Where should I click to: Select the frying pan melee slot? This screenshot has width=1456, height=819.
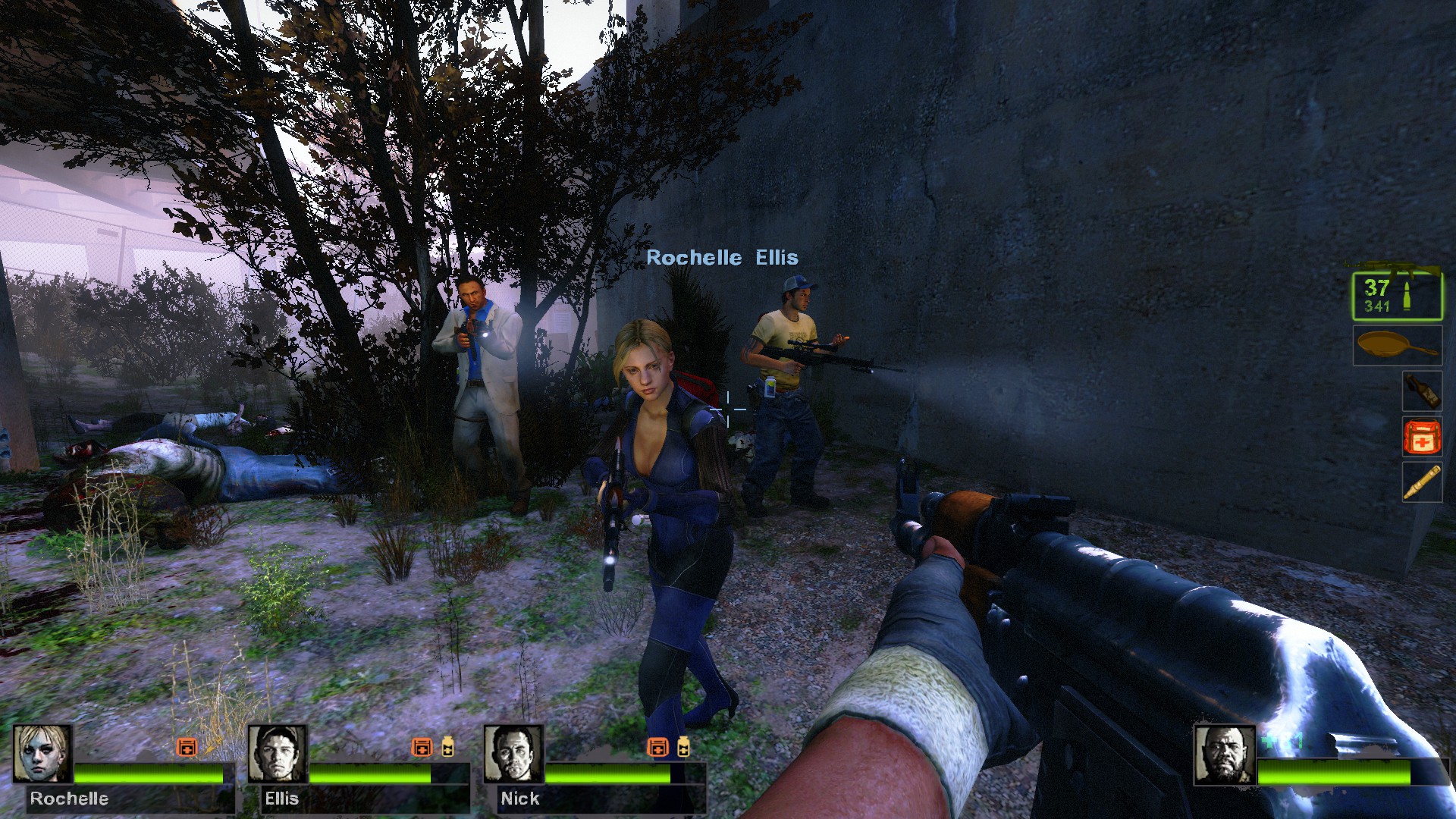(x=1398, y=346)
